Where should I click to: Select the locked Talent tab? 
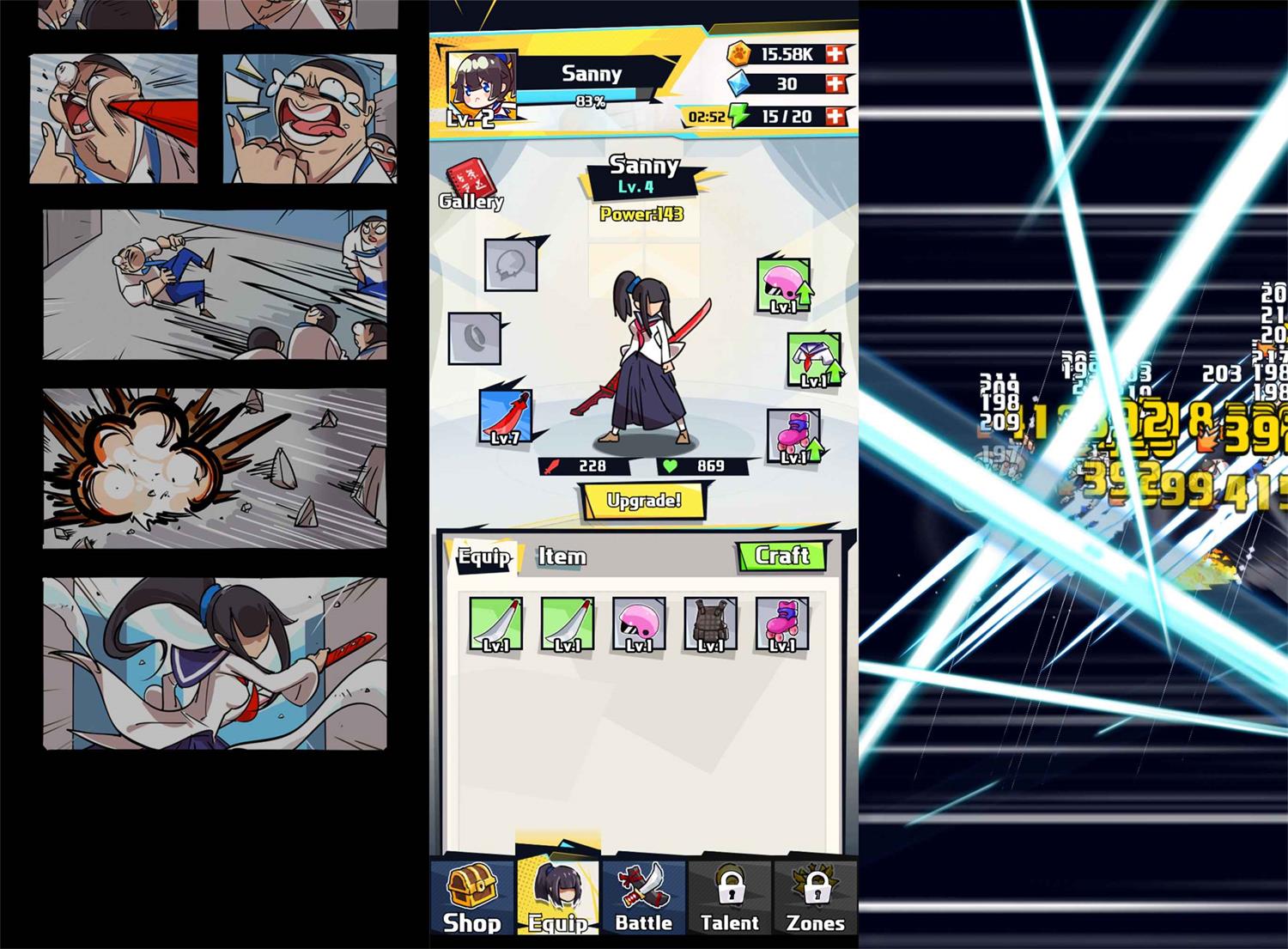(730, 898)
